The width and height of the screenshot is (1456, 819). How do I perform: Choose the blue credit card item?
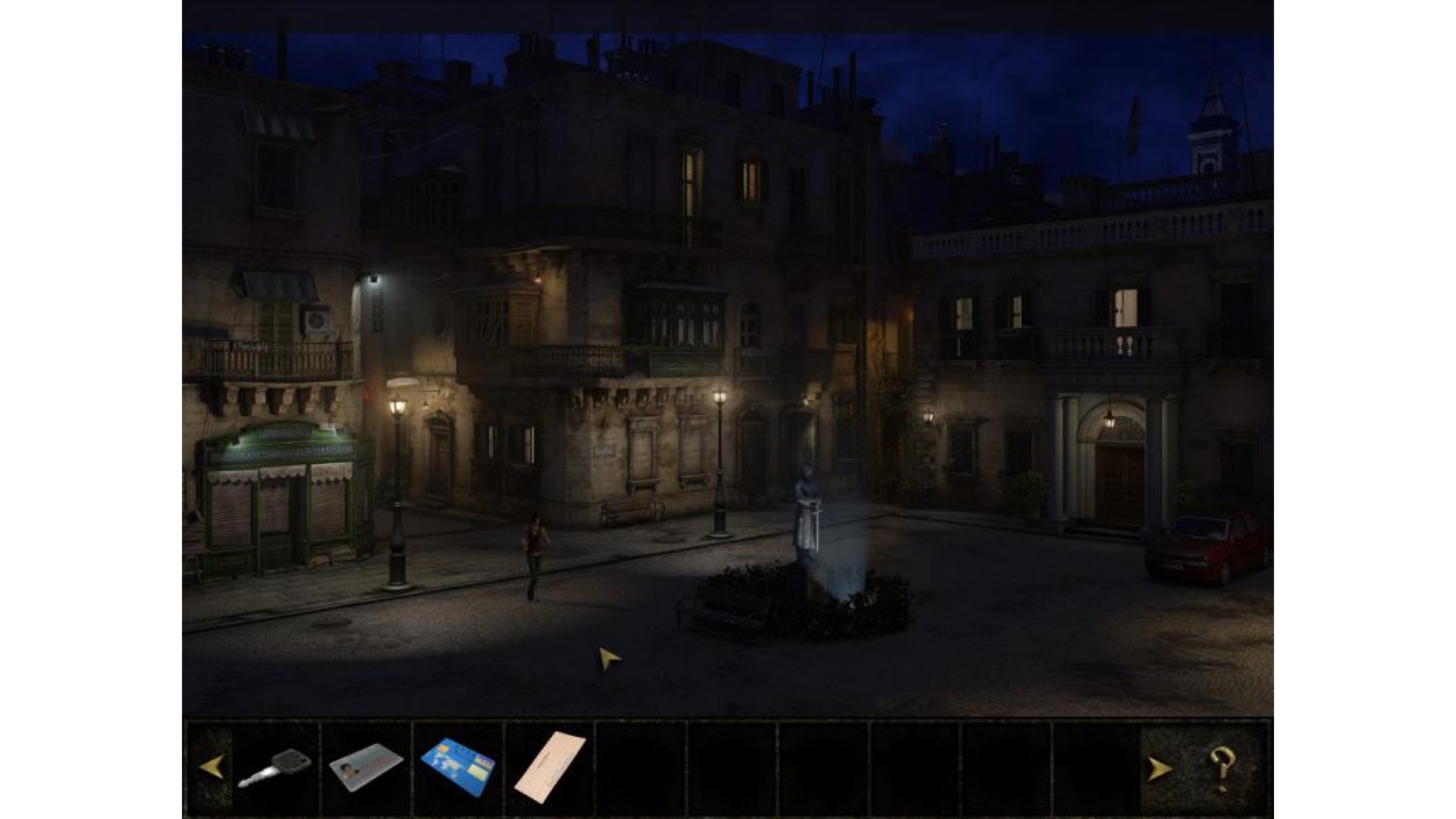click(x=458, y=766)
